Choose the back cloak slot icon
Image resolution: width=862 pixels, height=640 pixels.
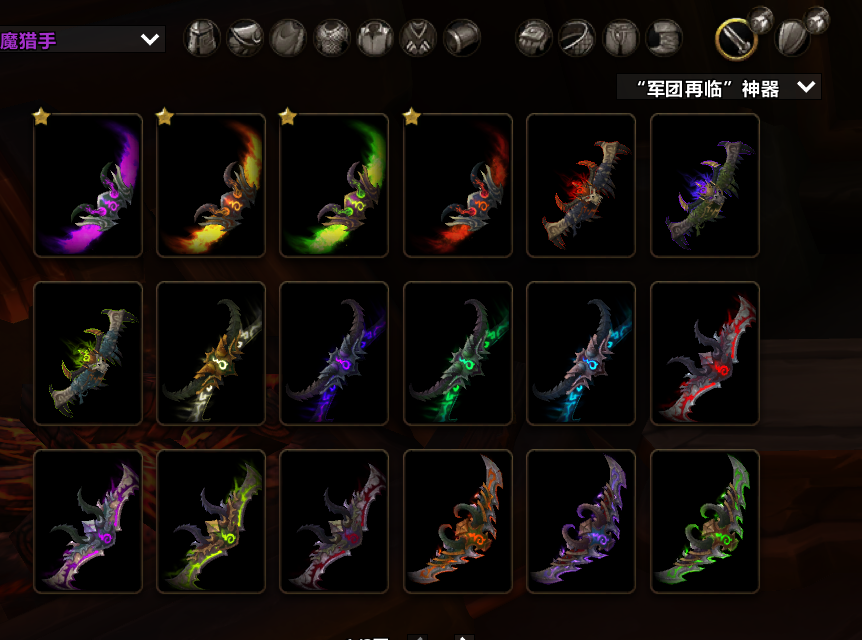click(x=288, y=38)
